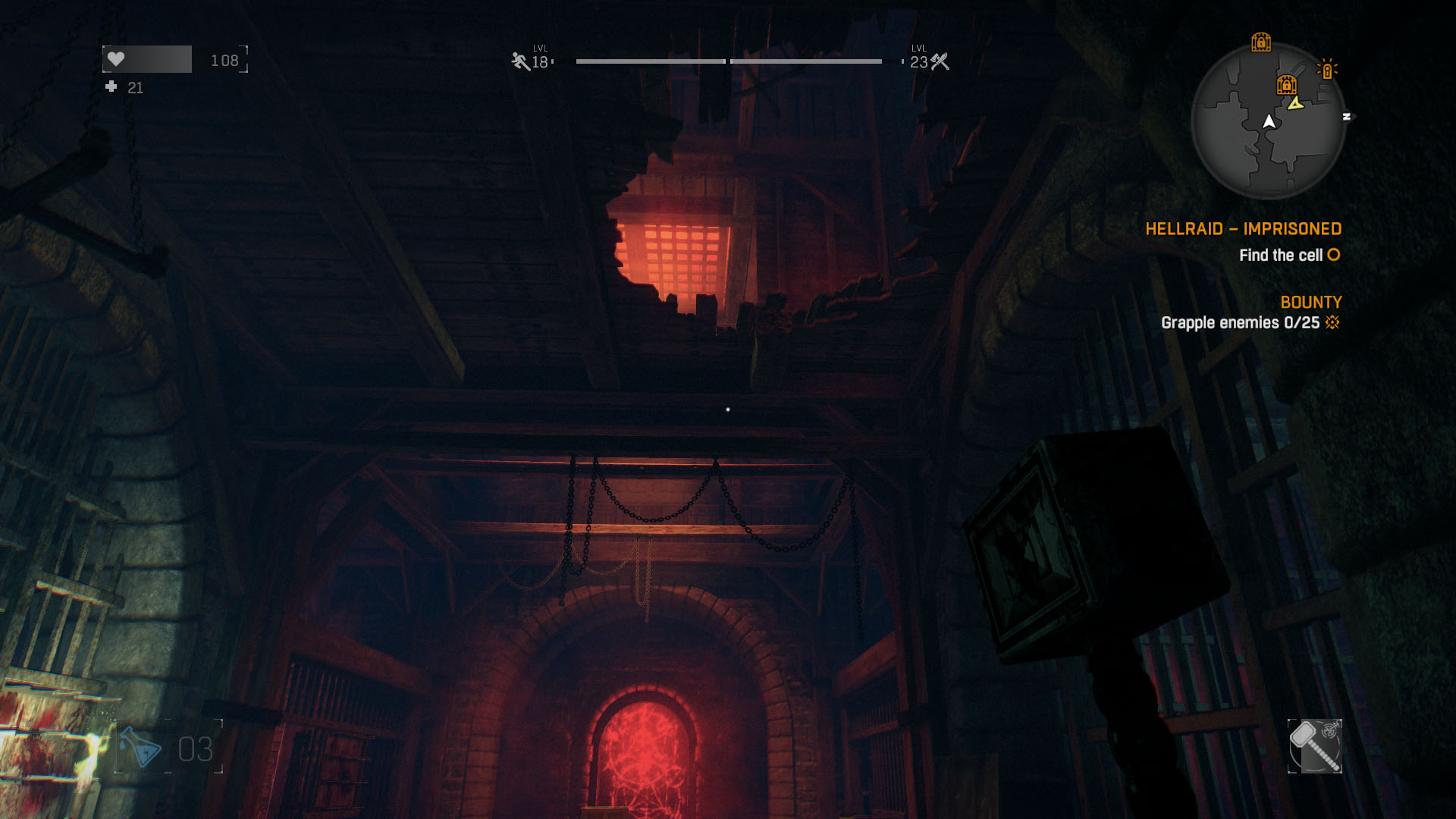Click the lantern marker beside the minimap
Viewport: 1456px width, 819px height.
click(x=1327, y=70)
